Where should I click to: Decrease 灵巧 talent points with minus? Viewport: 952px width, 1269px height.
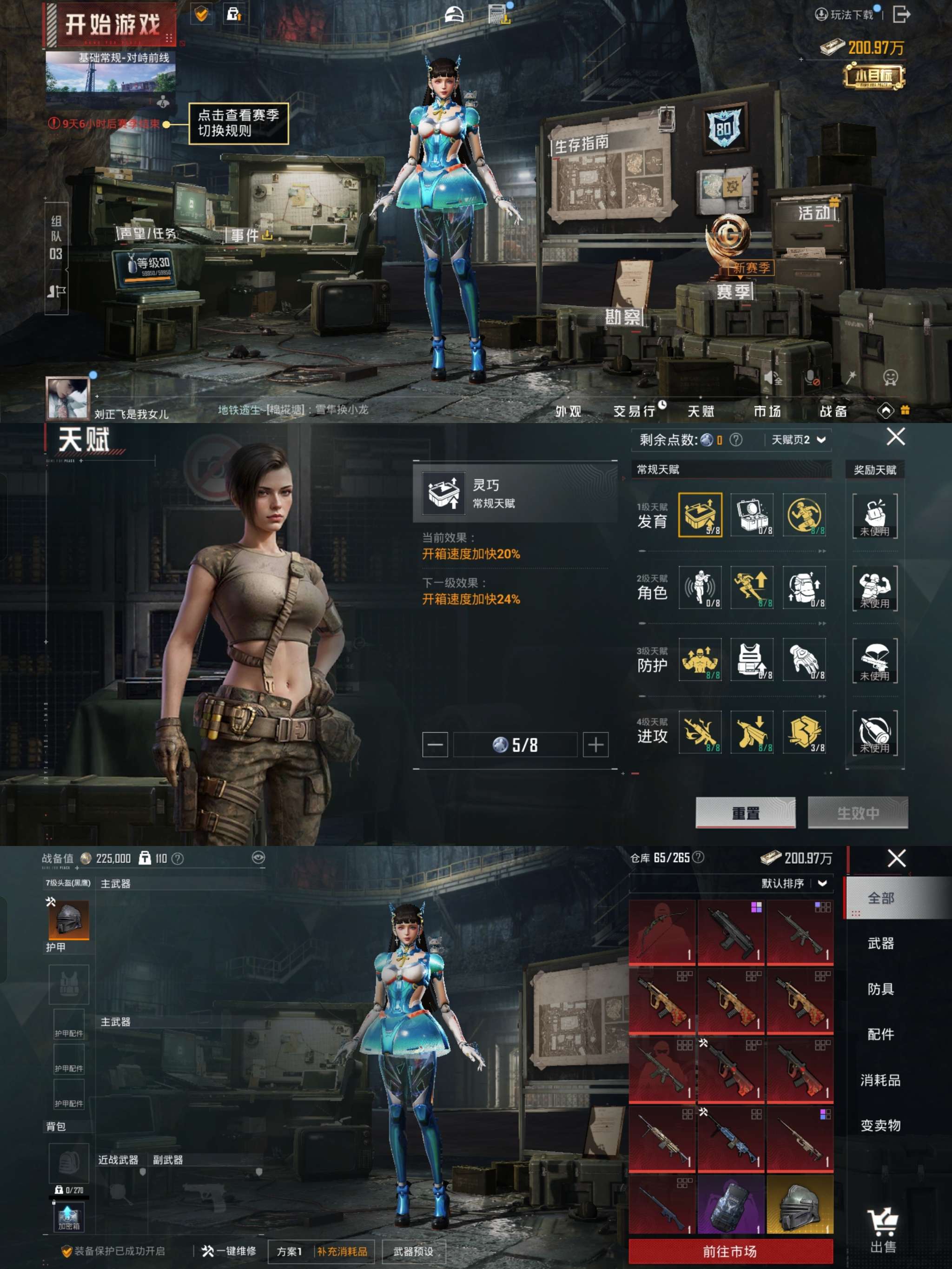tap(435, 745)
